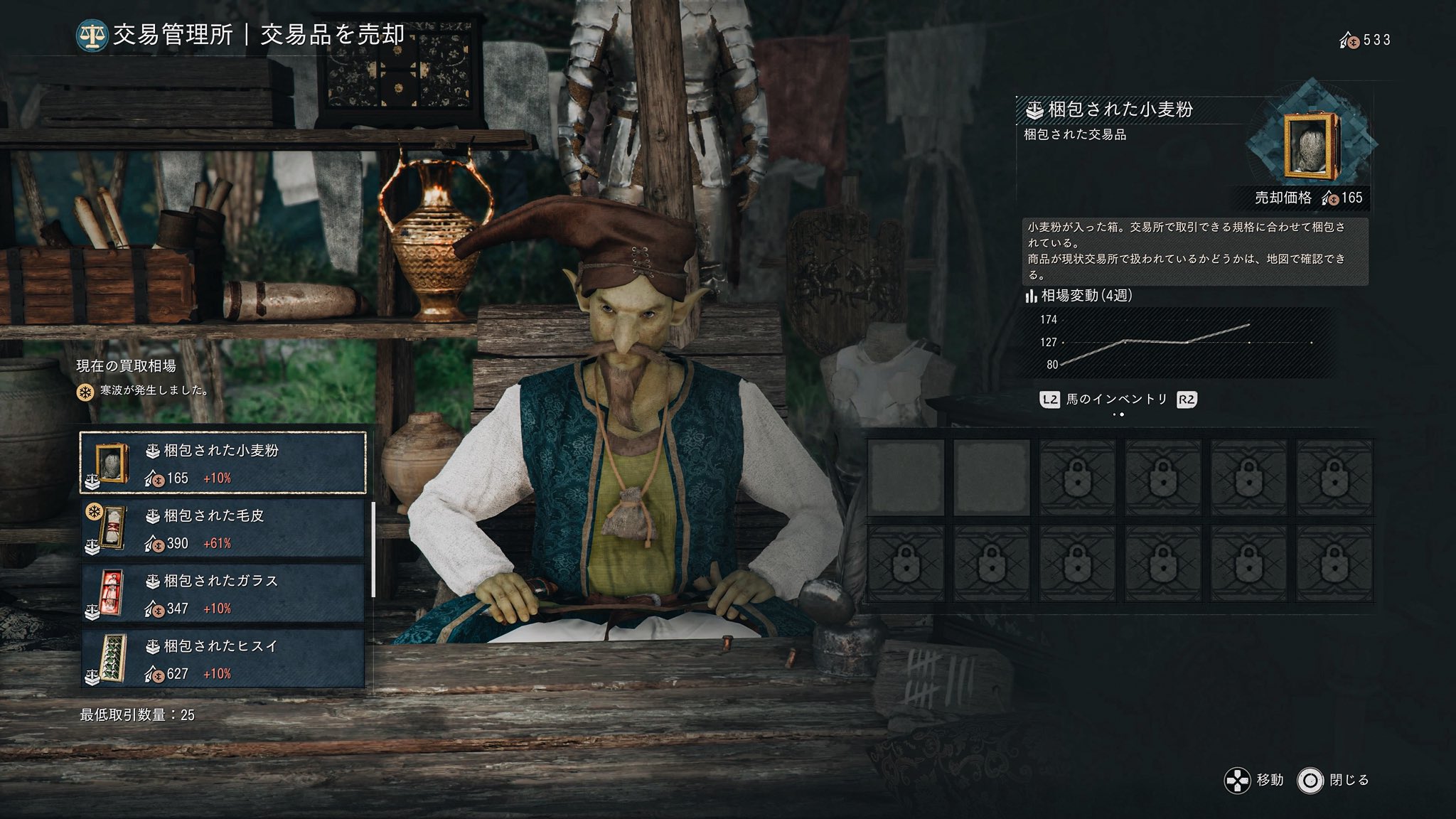The image size is (1456, 819).
Task: Click the packed flour item thumbnail in details
Action: pyautogui.click(x=1310, y=146)
